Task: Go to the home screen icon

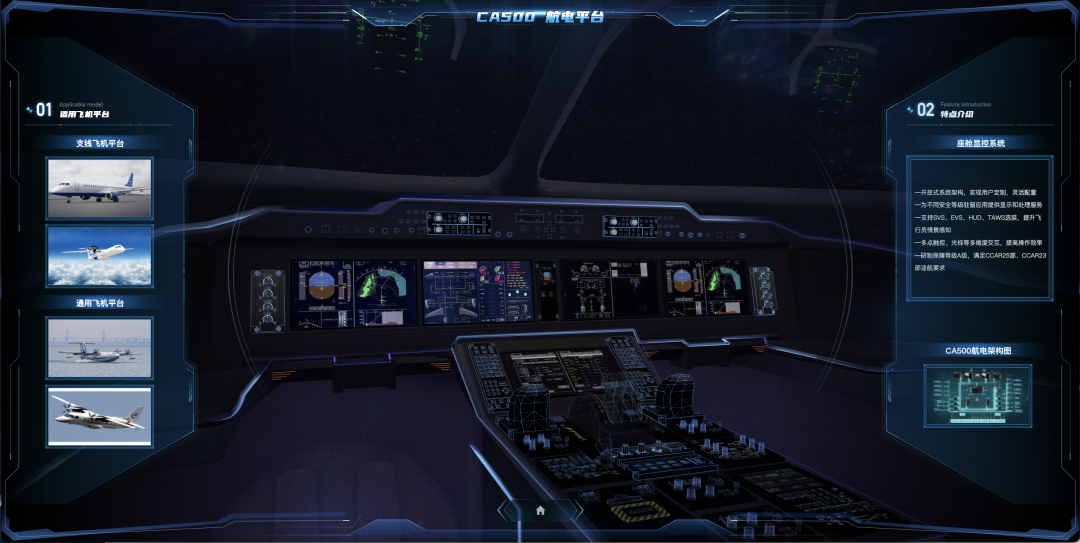Action: tap(540, 510)
